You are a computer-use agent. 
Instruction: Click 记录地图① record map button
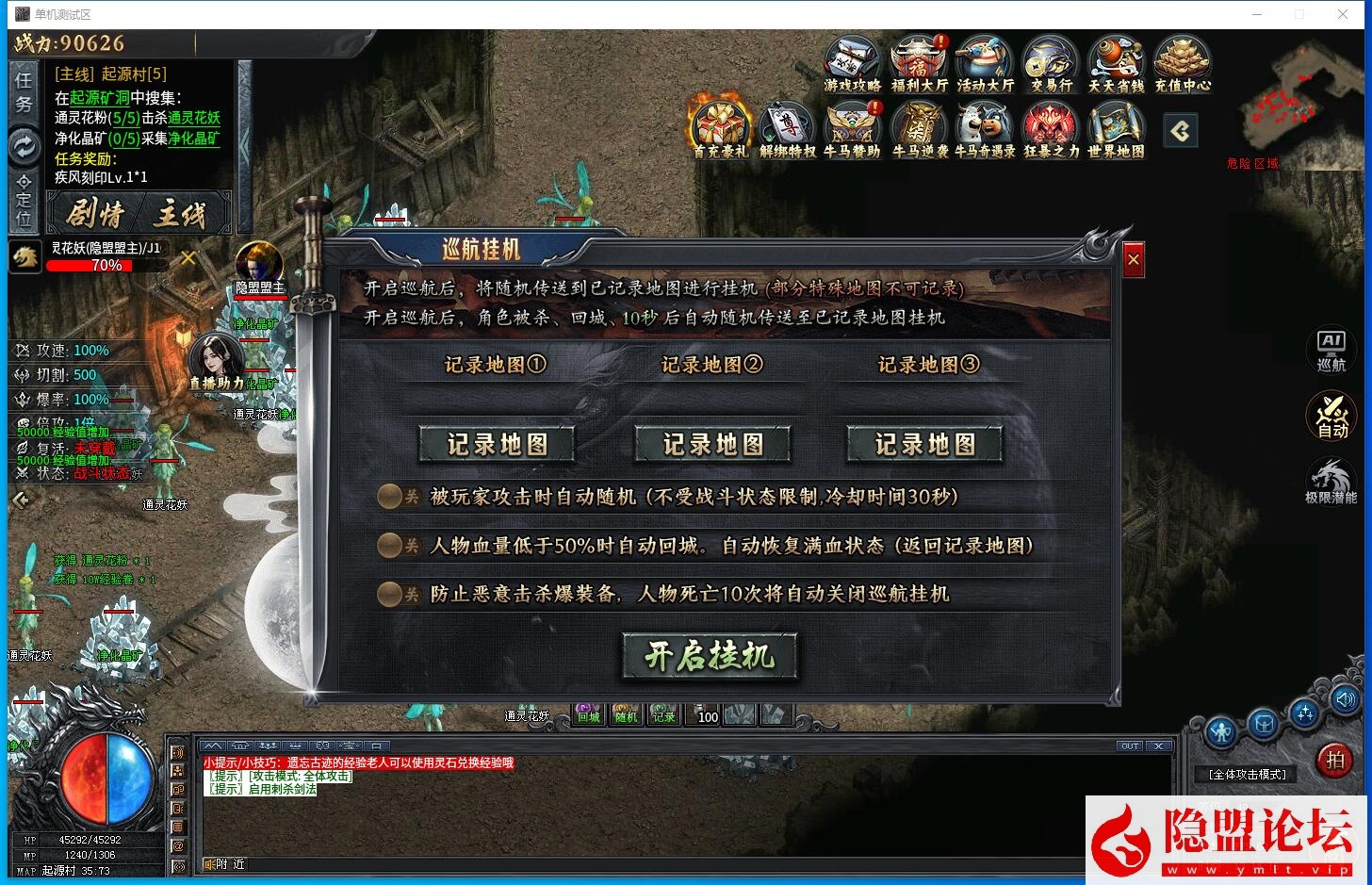pyautogui.click(x=498, y=443)
